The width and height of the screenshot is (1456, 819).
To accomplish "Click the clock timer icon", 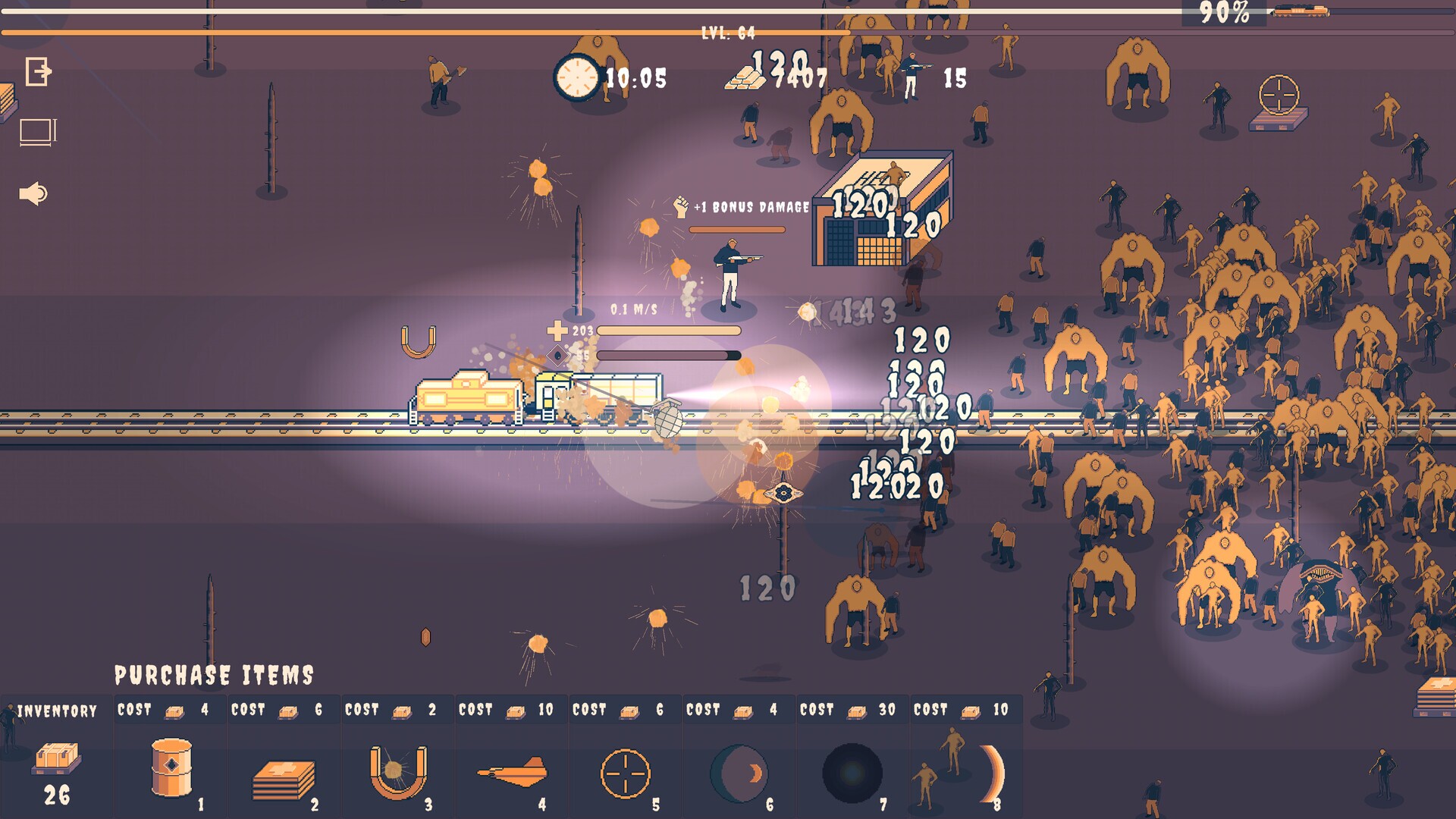I will click(x=578, y=76).
